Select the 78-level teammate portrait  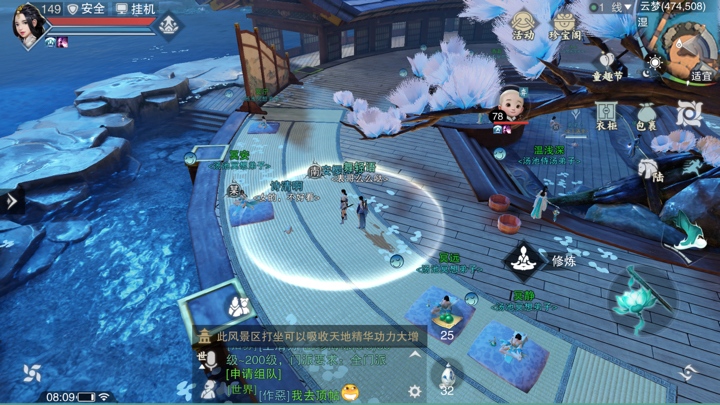point(511,104)
